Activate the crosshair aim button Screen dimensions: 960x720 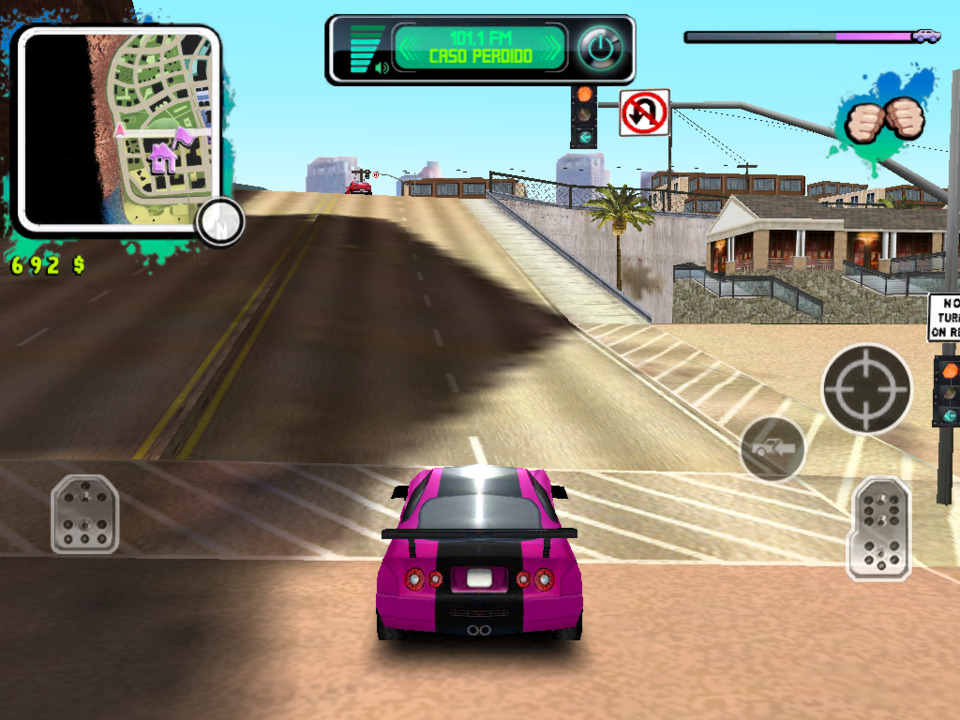click(x=866, y=388)
